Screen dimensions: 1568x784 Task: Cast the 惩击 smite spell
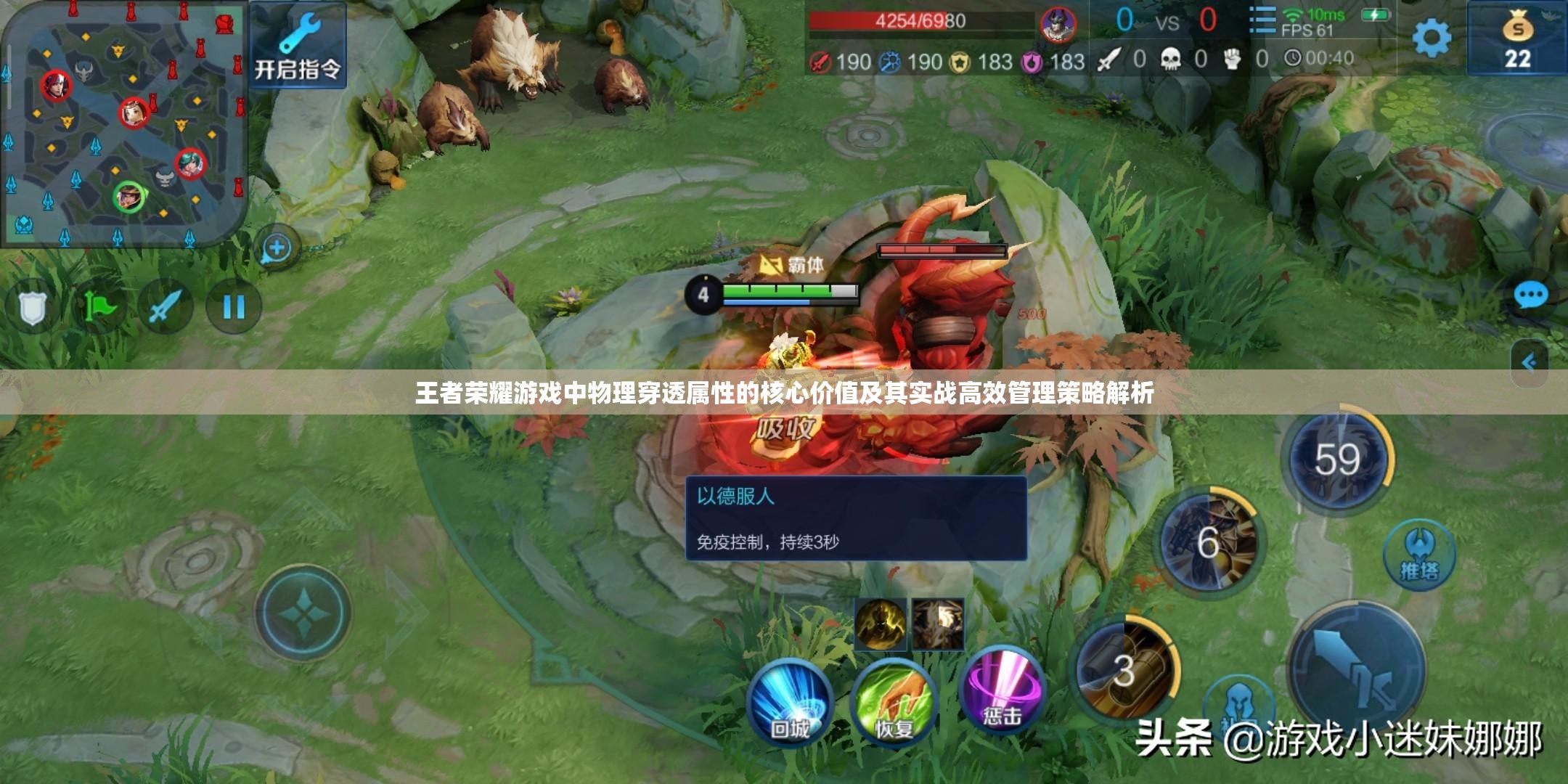point(1003,693)
